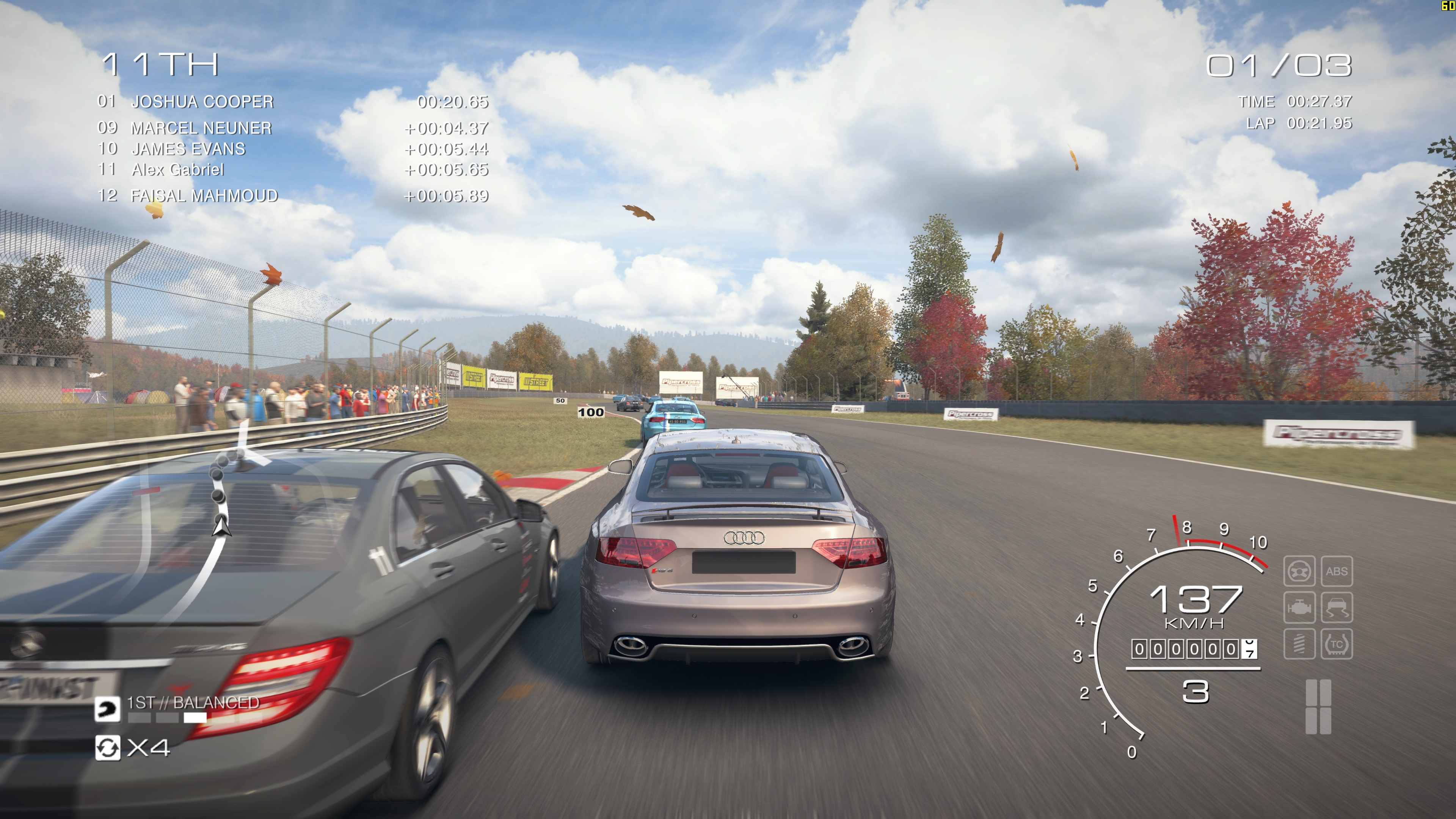Toggle the ABS indicator
The width and height of the screenshot is (1456, 819).
click(x=1337, y=571)
